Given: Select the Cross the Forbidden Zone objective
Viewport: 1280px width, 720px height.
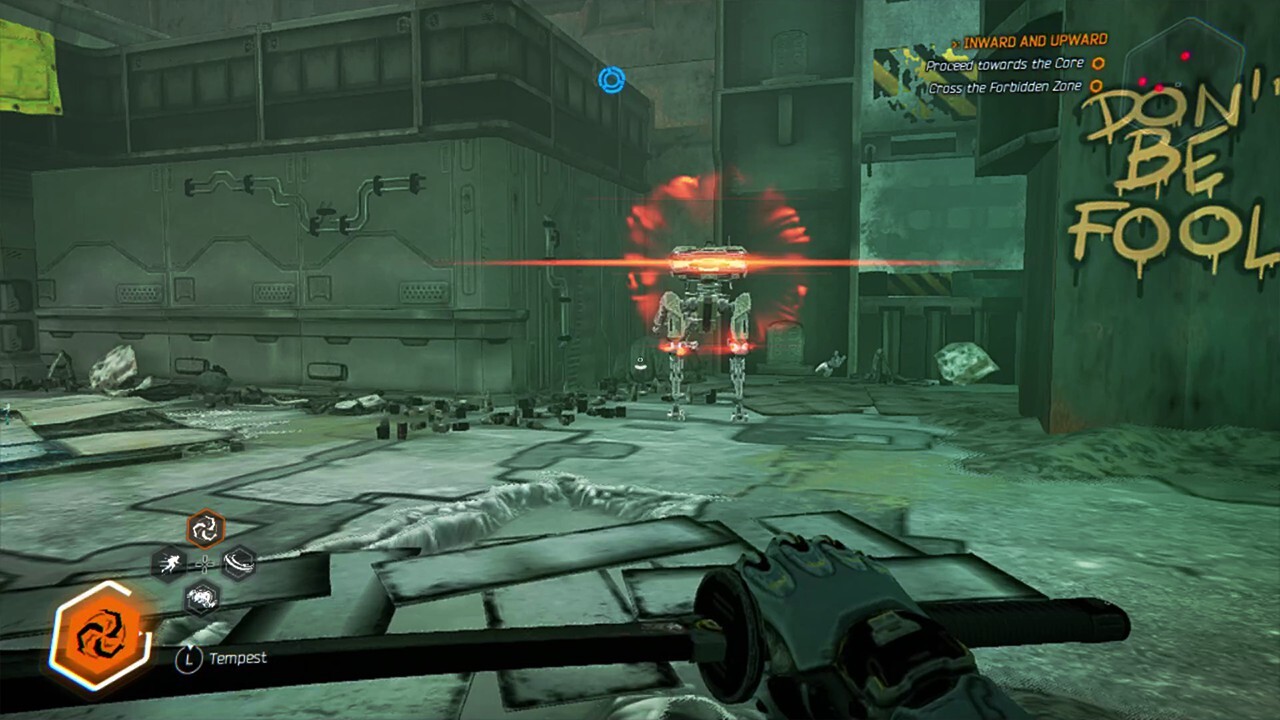Looking at the screenshot, I should point(1004,88).
